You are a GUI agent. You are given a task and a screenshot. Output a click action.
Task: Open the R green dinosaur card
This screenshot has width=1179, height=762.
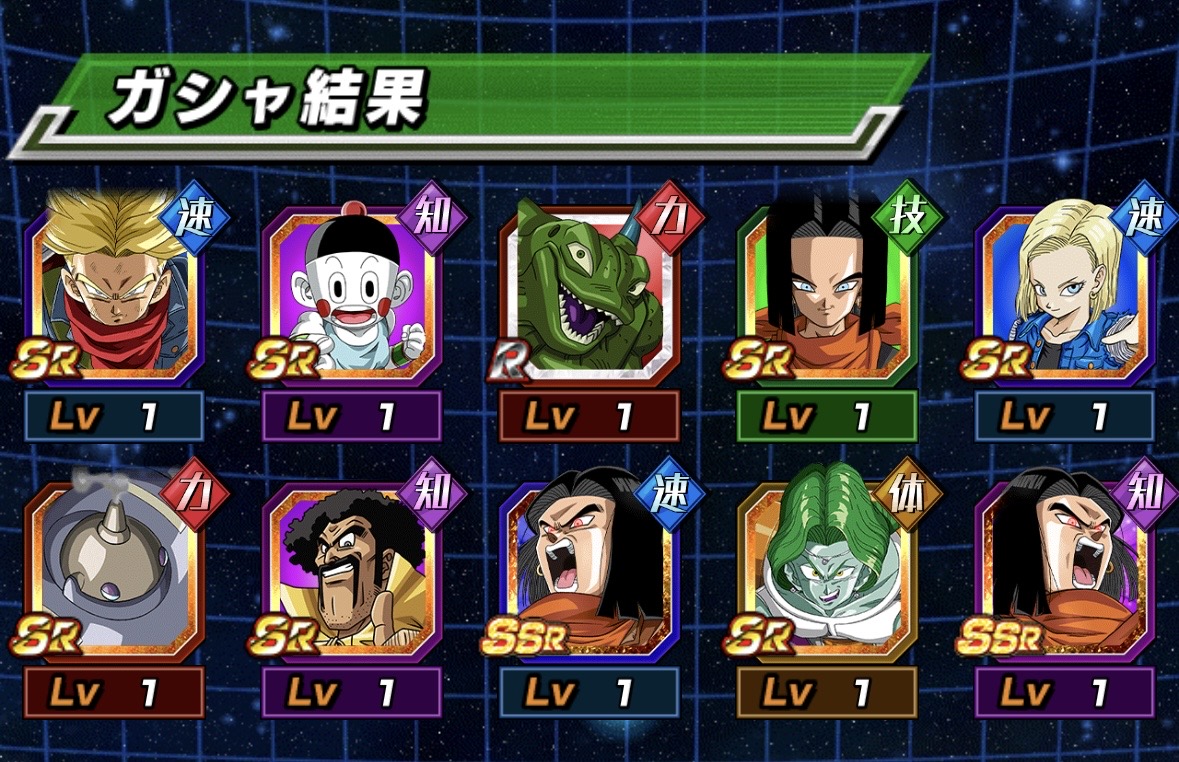click(589, 293)
